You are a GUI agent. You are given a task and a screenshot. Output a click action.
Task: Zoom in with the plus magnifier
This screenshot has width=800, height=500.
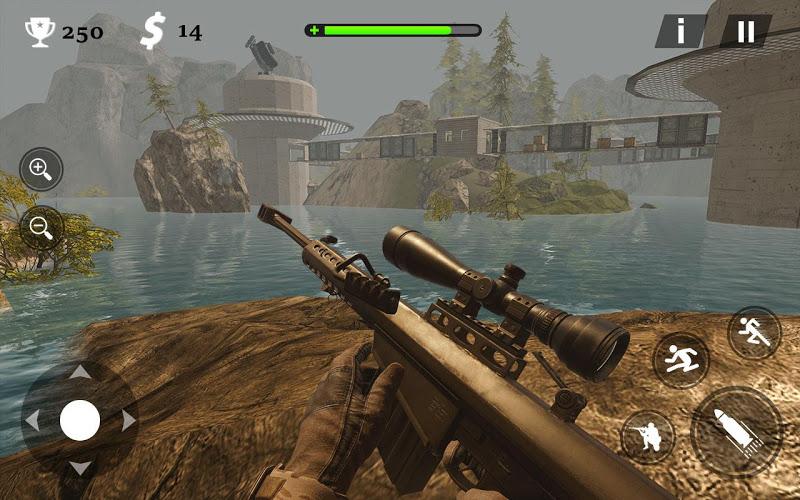pyautogui.click(x=40, y=169)
